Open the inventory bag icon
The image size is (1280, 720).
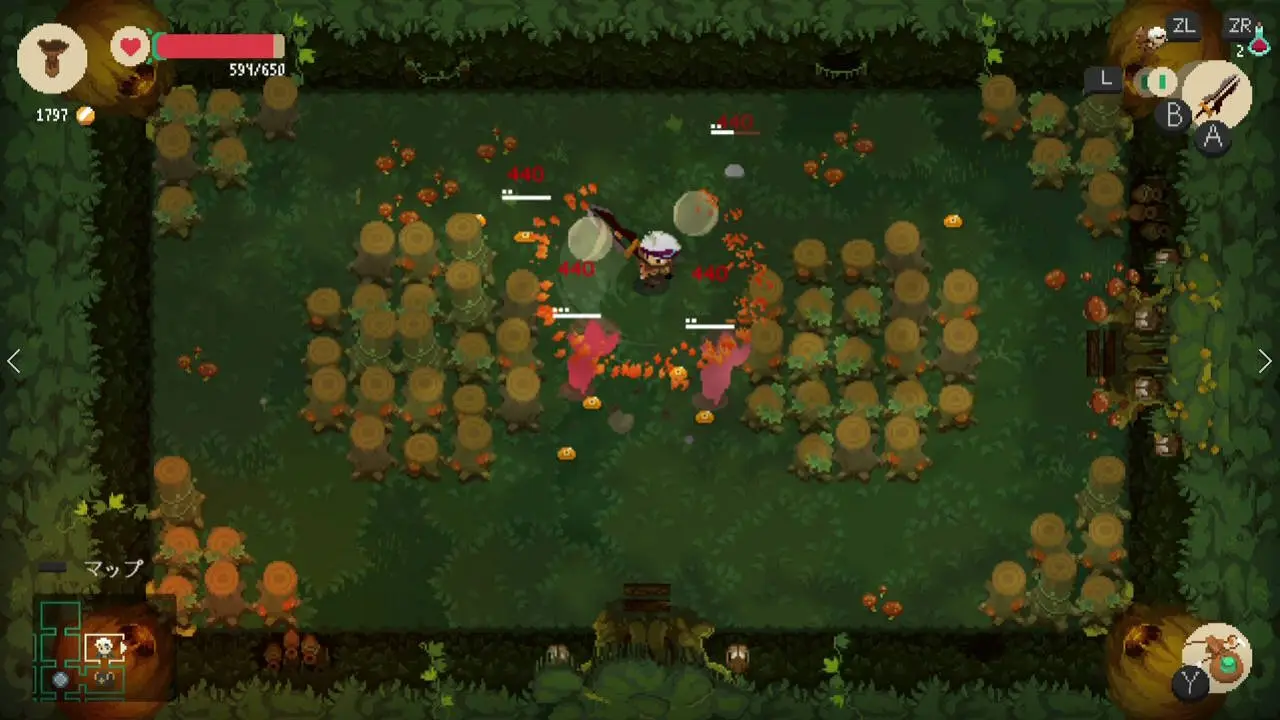coord(1218,655)
